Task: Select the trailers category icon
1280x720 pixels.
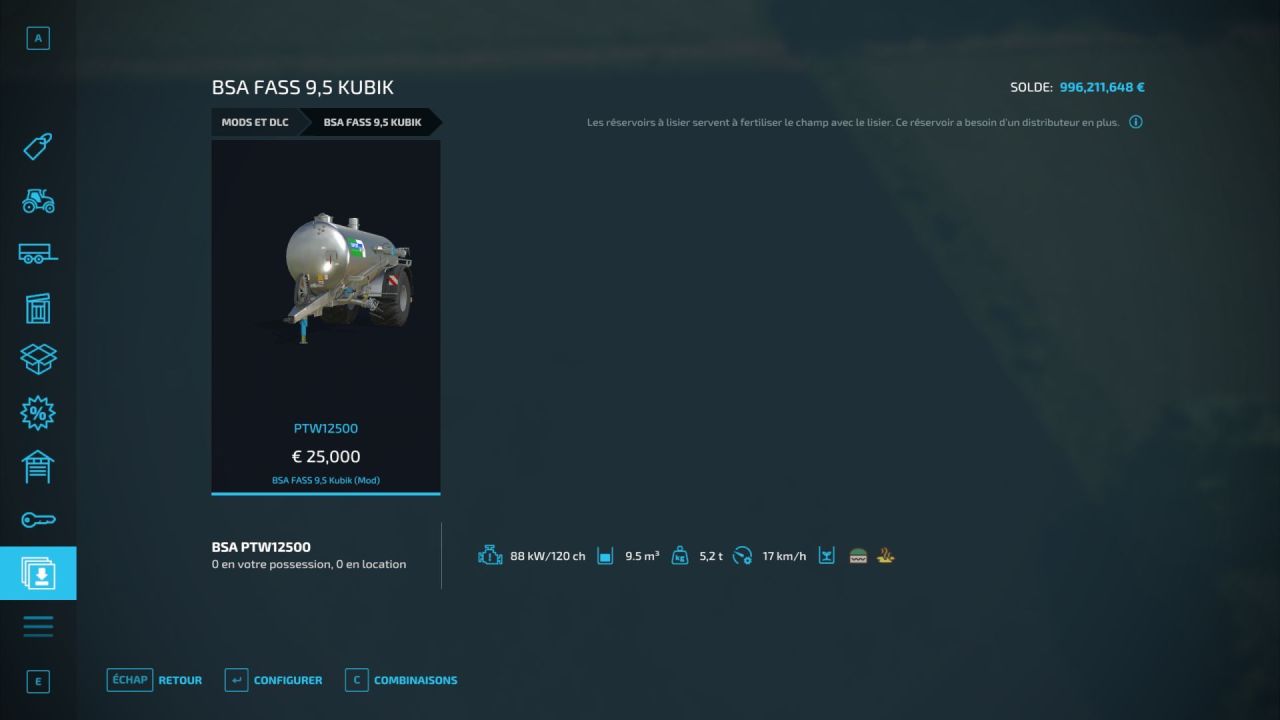Action: point(38,254)
